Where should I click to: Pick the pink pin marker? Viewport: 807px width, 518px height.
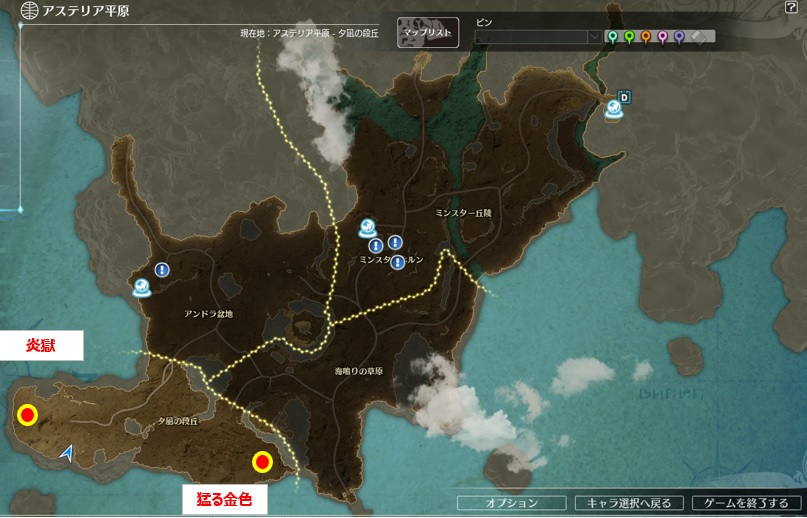coord(662,37)
